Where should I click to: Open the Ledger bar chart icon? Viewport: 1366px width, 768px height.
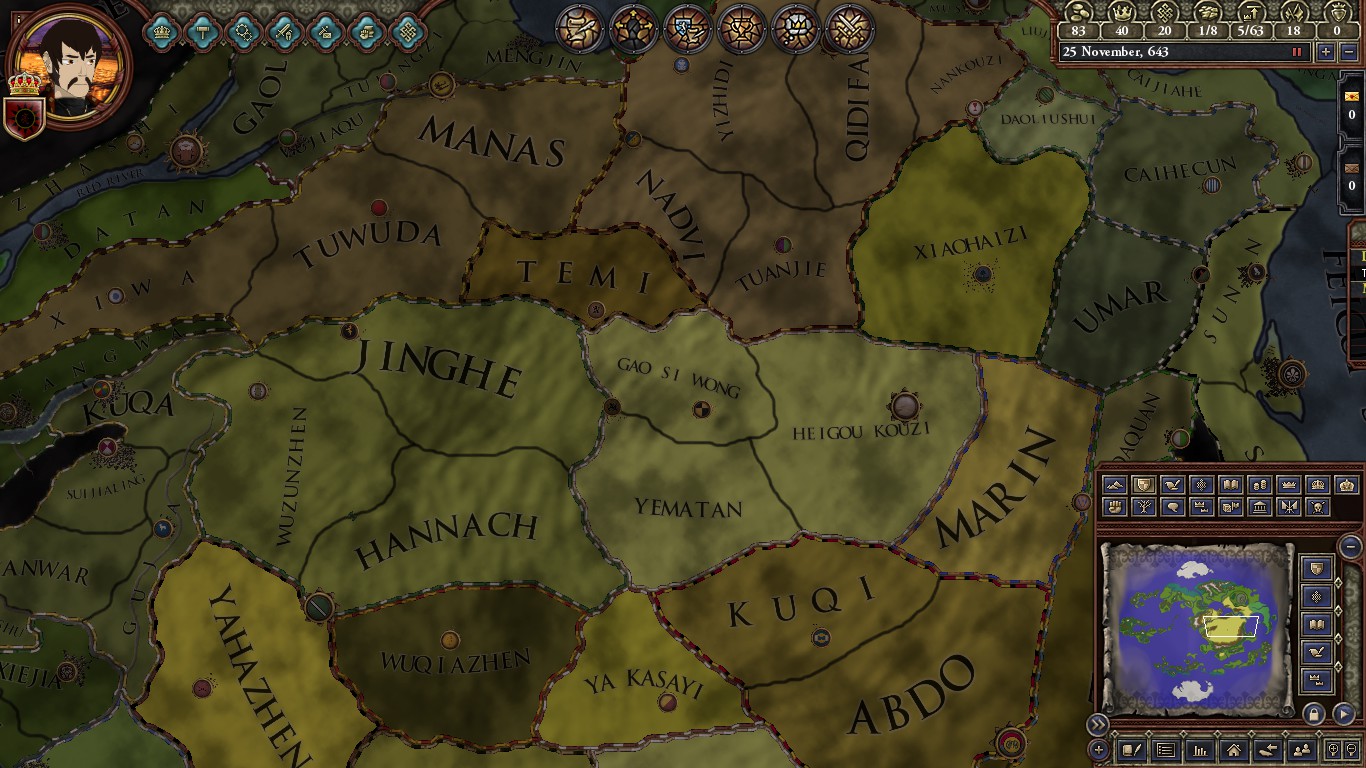1200,750
